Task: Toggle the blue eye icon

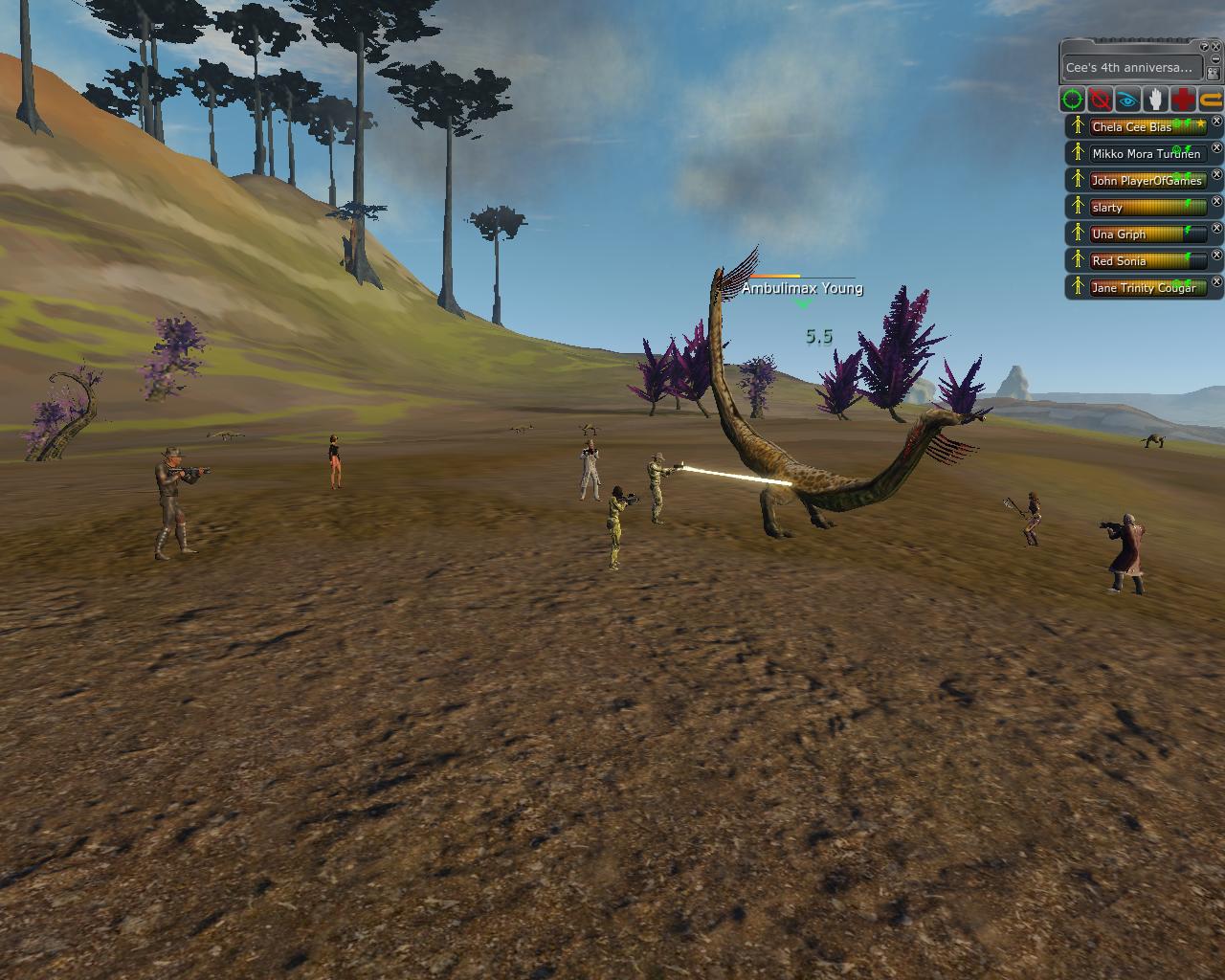Action: pos(1128,100)
